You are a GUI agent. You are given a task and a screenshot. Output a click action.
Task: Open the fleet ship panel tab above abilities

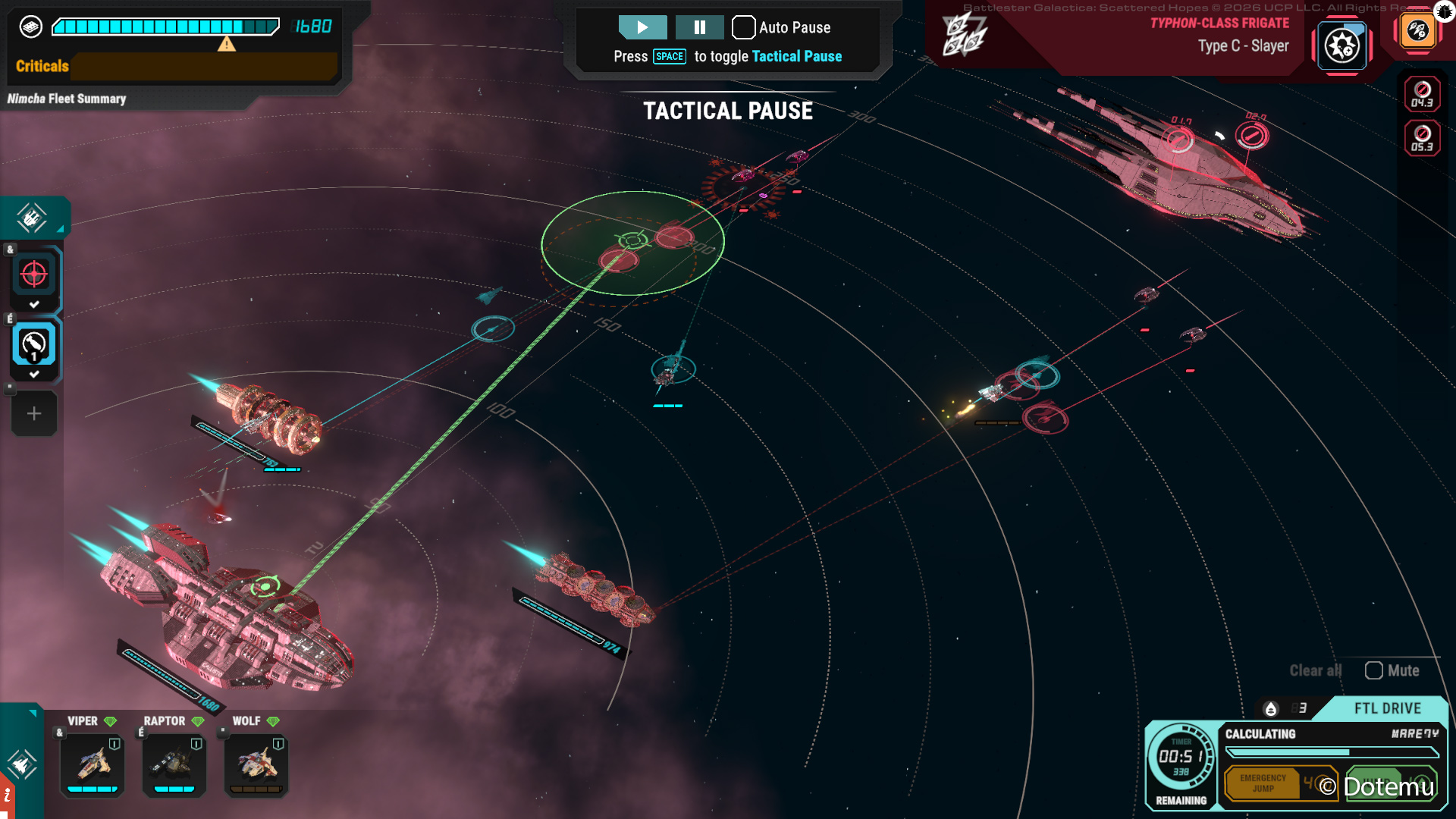(32, 218)
